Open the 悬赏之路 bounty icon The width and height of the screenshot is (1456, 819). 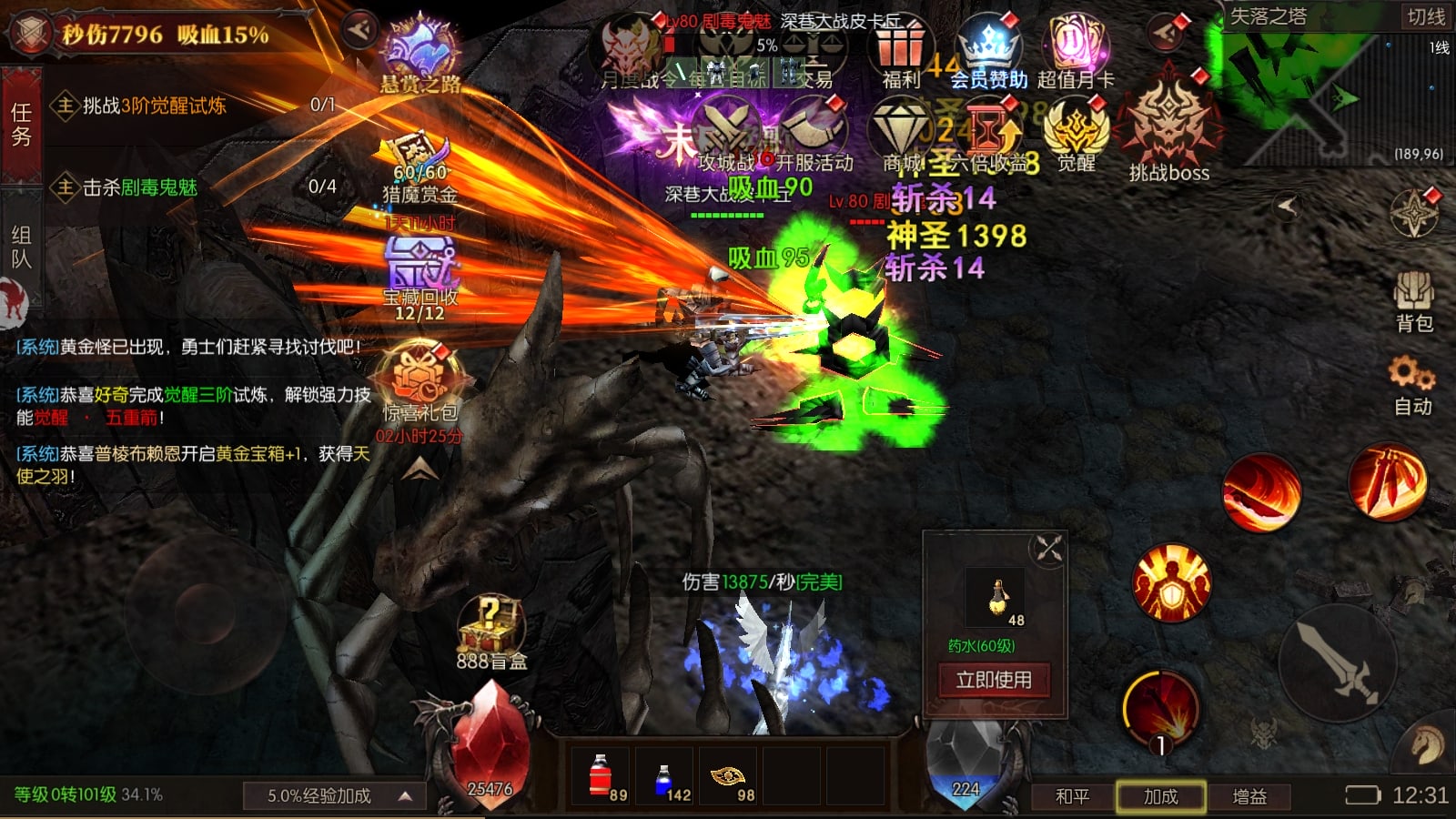[420, 55]
